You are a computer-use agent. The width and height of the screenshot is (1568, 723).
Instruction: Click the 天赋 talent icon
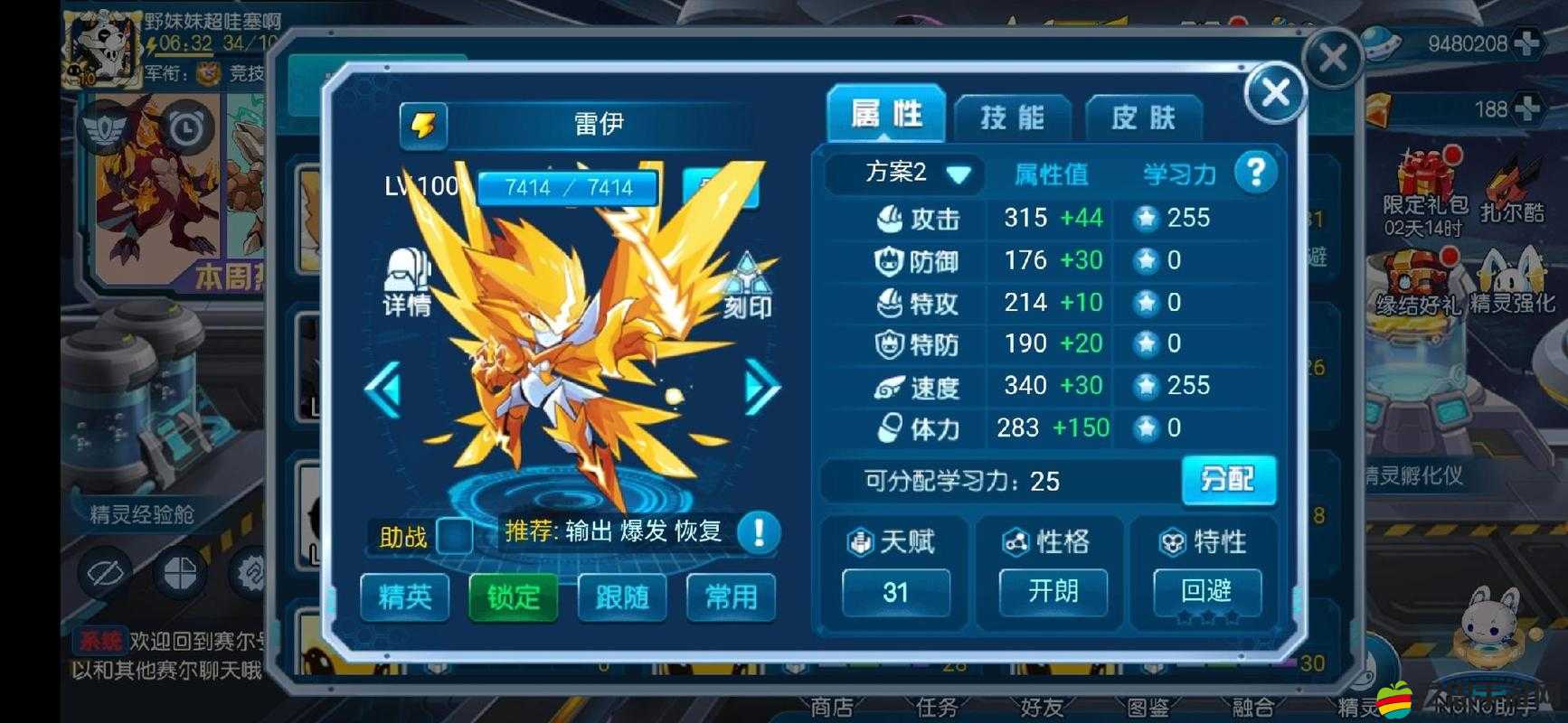pos(861,541)
